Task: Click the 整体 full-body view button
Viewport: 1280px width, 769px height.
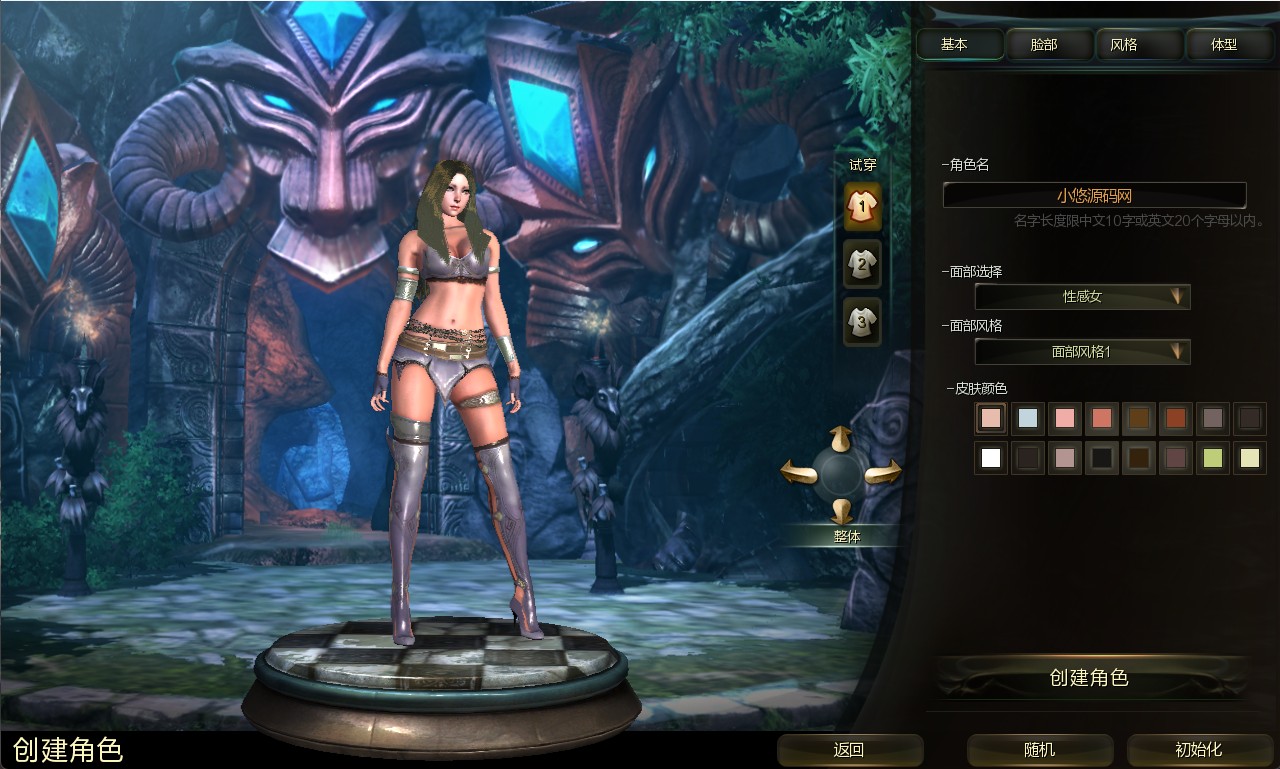Action: pyautogui.click(x=847, y=536)
